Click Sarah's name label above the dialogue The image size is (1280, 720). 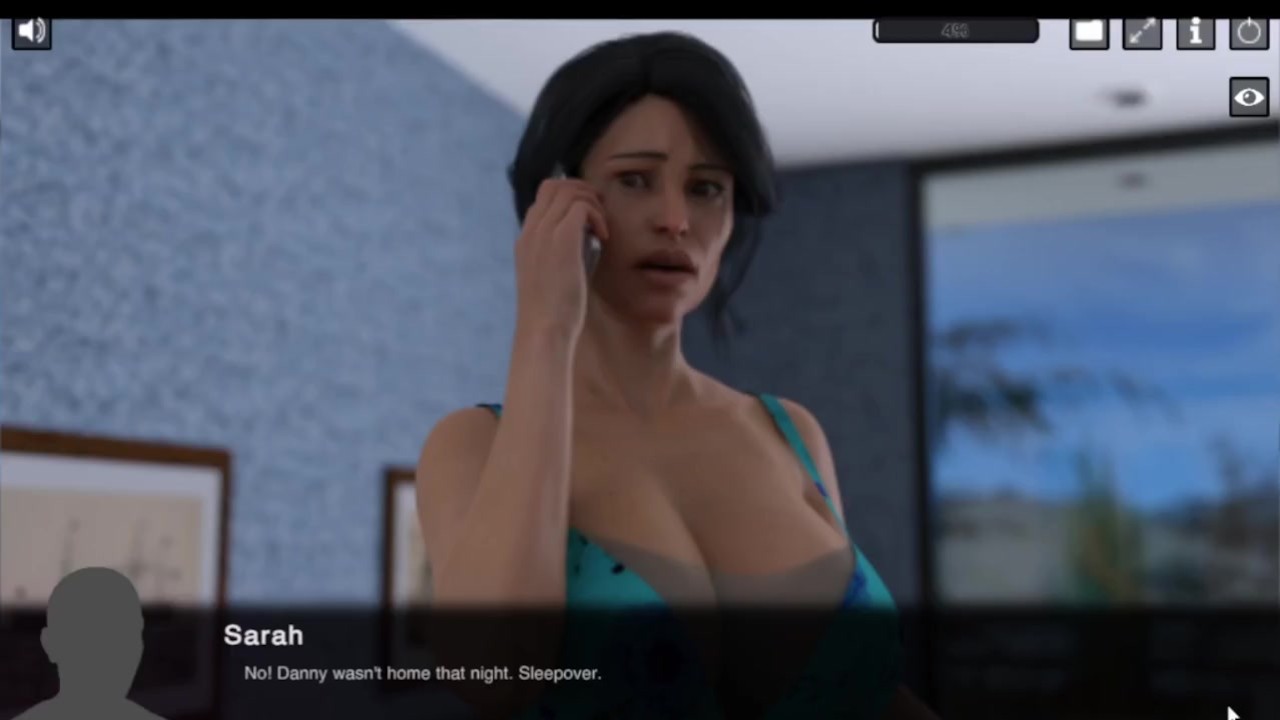point(263,635)
